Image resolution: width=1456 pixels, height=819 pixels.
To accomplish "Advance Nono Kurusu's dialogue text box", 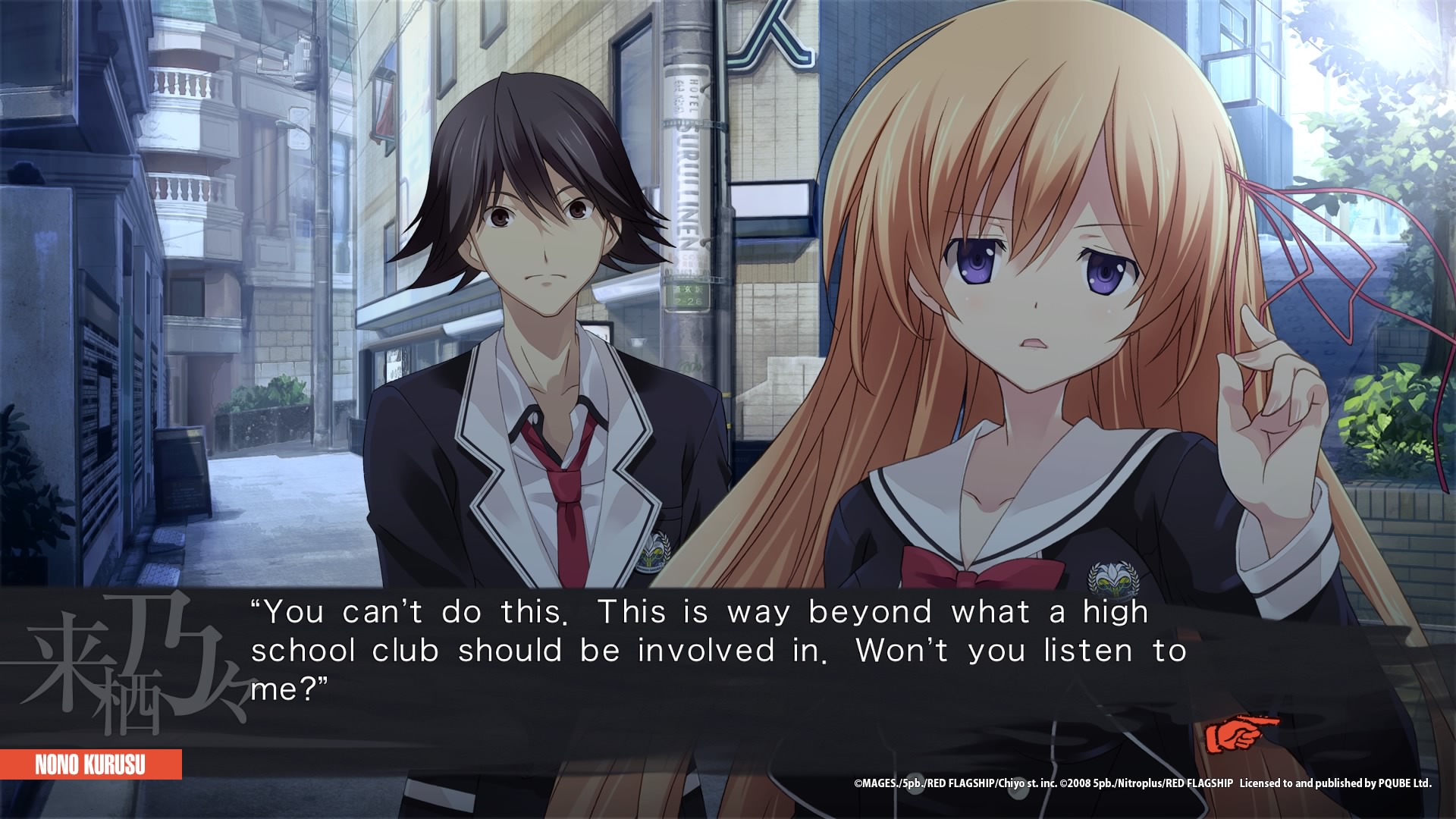I will [713, 652].
